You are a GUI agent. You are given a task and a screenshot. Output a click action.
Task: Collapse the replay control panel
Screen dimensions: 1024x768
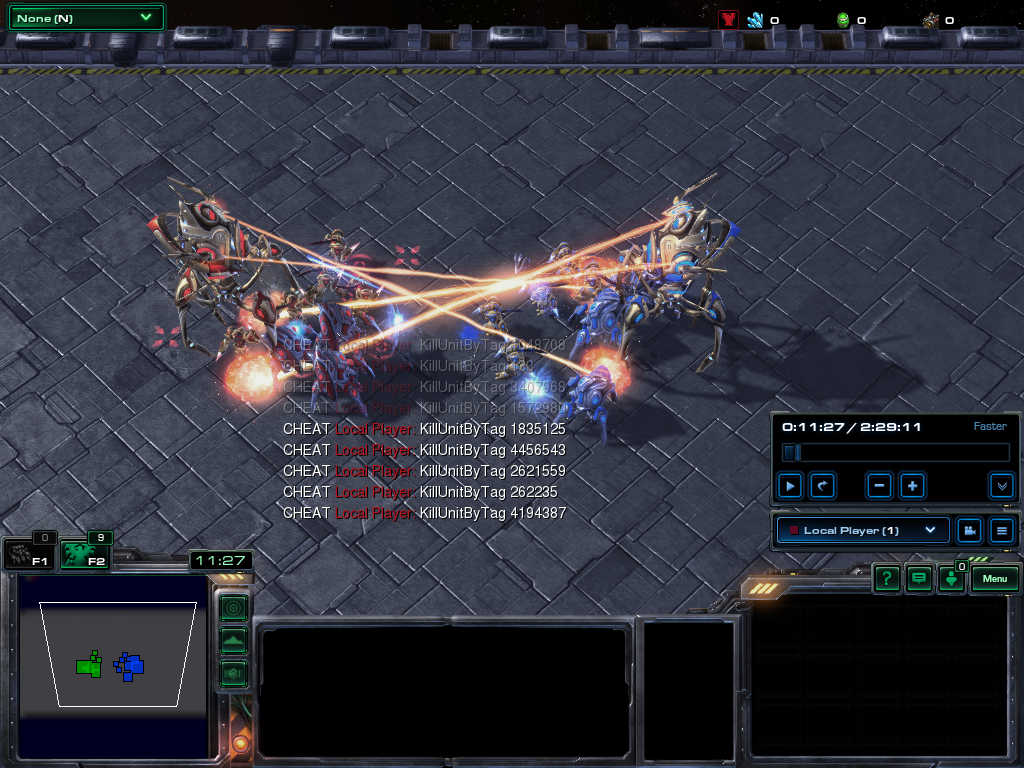point(1001,487)
